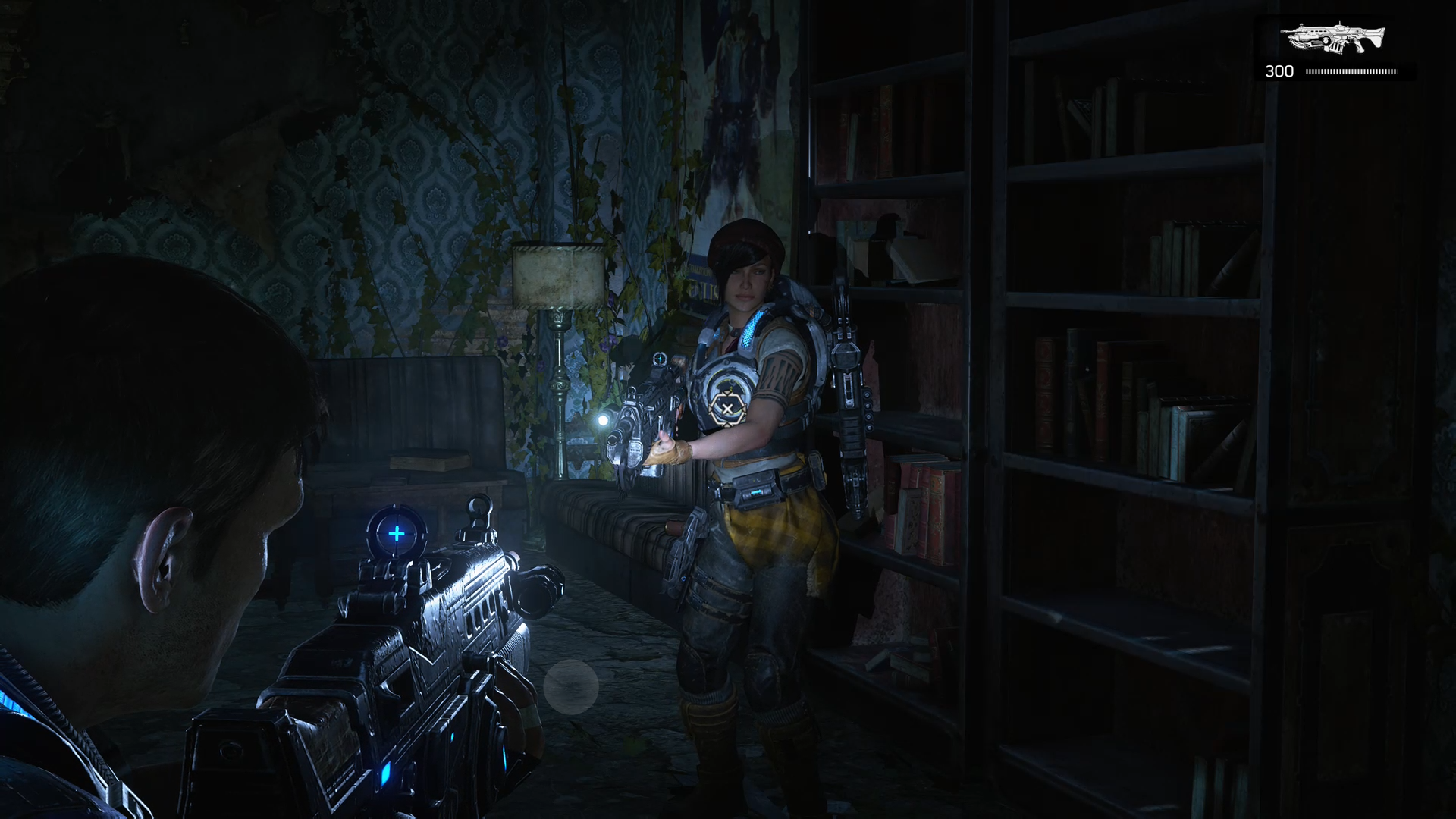Select the Lancer rifle weapon icon
Viewport: 1456px width, 819px height.
(1332, 38)
